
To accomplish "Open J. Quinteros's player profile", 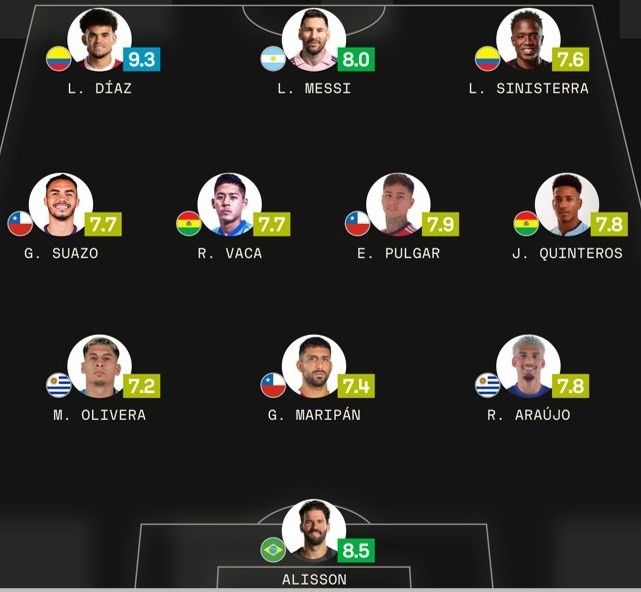I will (567, 206).
